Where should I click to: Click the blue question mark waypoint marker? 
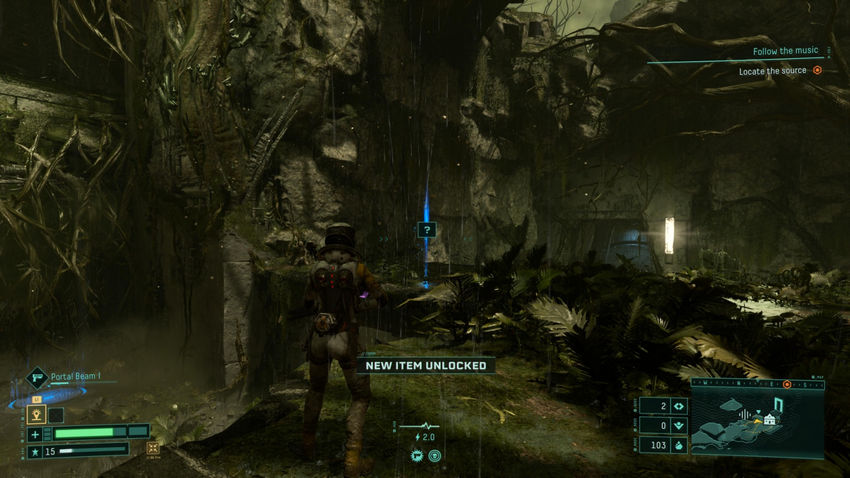(x=427, y=230)
